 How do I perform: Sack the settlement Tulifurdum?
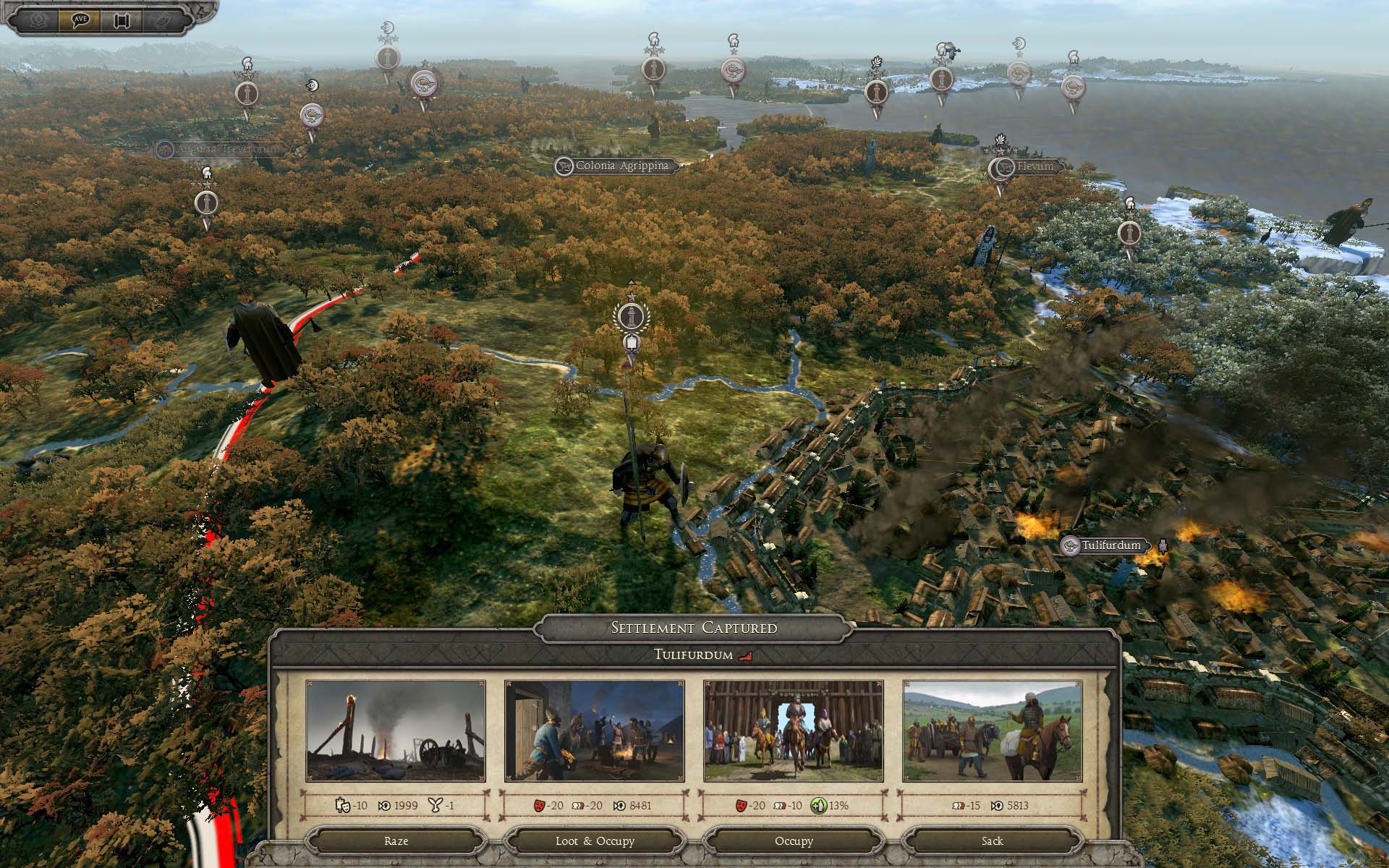coord(993,841)
